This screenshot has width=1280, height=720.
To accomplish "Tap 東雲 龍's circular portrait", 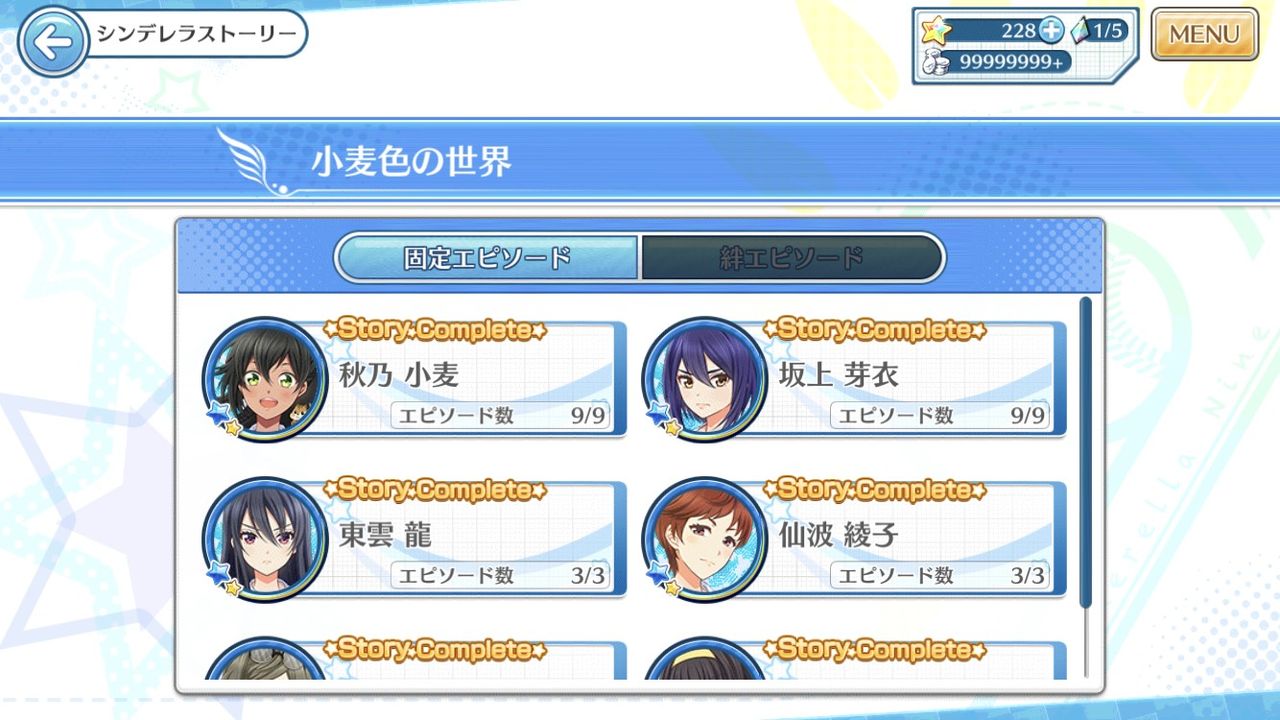I will click(263, 537).
